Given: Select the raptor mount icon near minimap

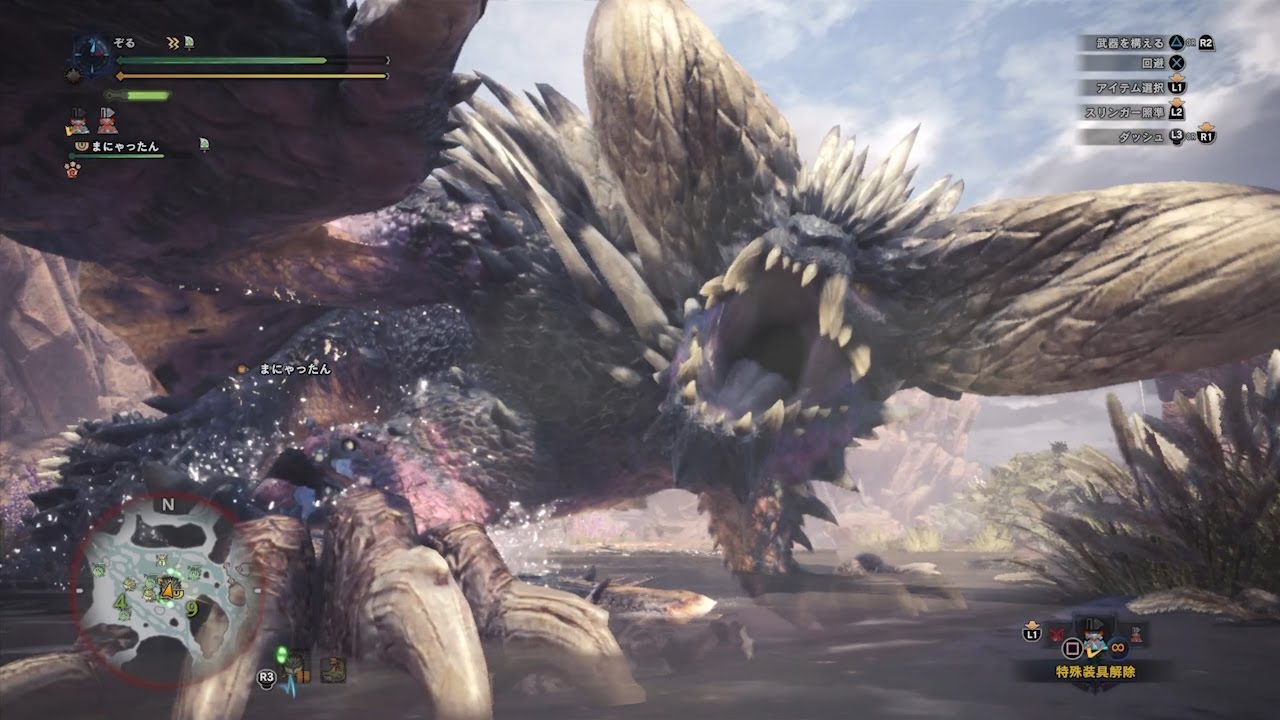Looking at the screenshot, I should [x=333, y=670].
